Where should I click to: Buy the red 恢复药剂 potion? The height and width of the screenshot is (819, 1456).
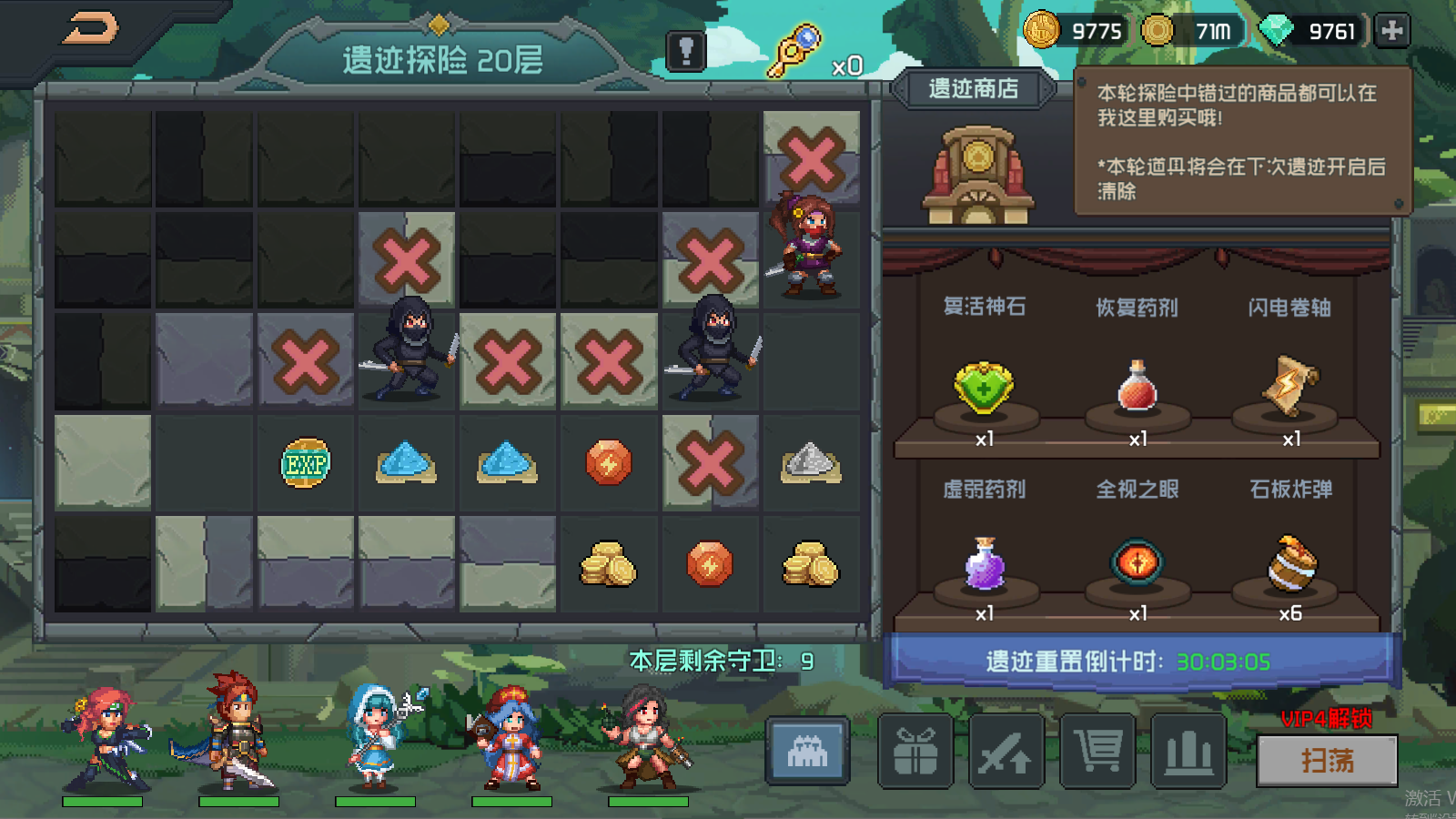point(1137,388)
